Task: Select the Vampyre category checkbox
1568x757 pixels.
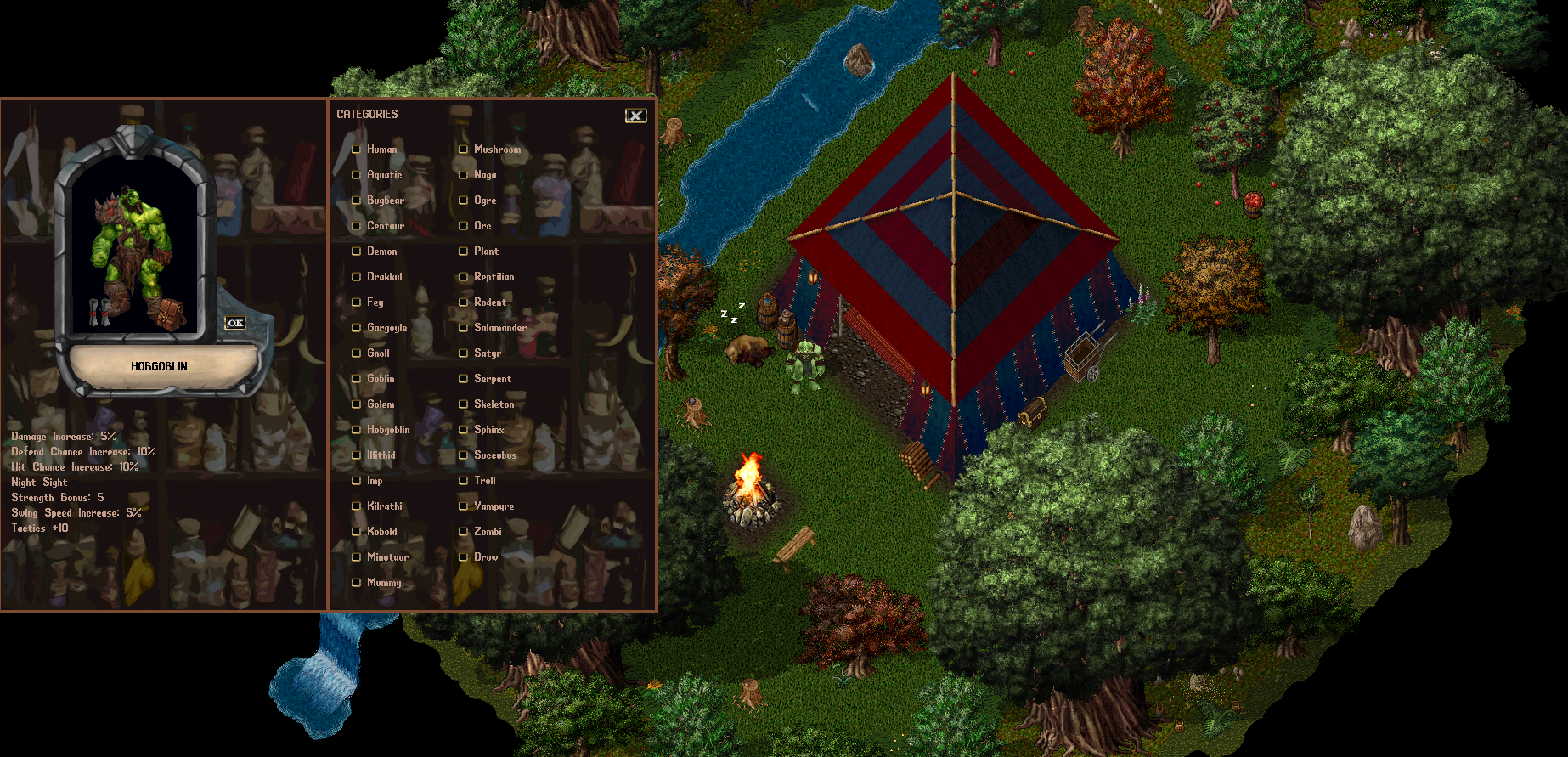Action: point(464,506)
